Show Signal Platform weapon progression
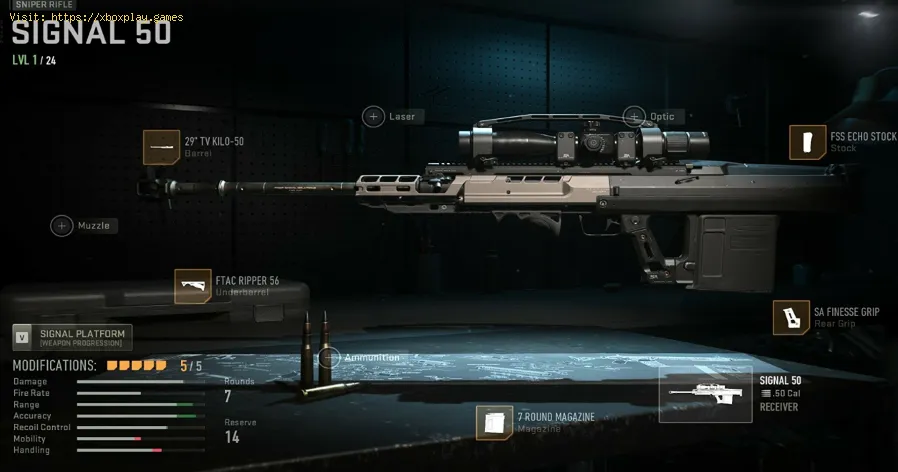 click(72, 338)
